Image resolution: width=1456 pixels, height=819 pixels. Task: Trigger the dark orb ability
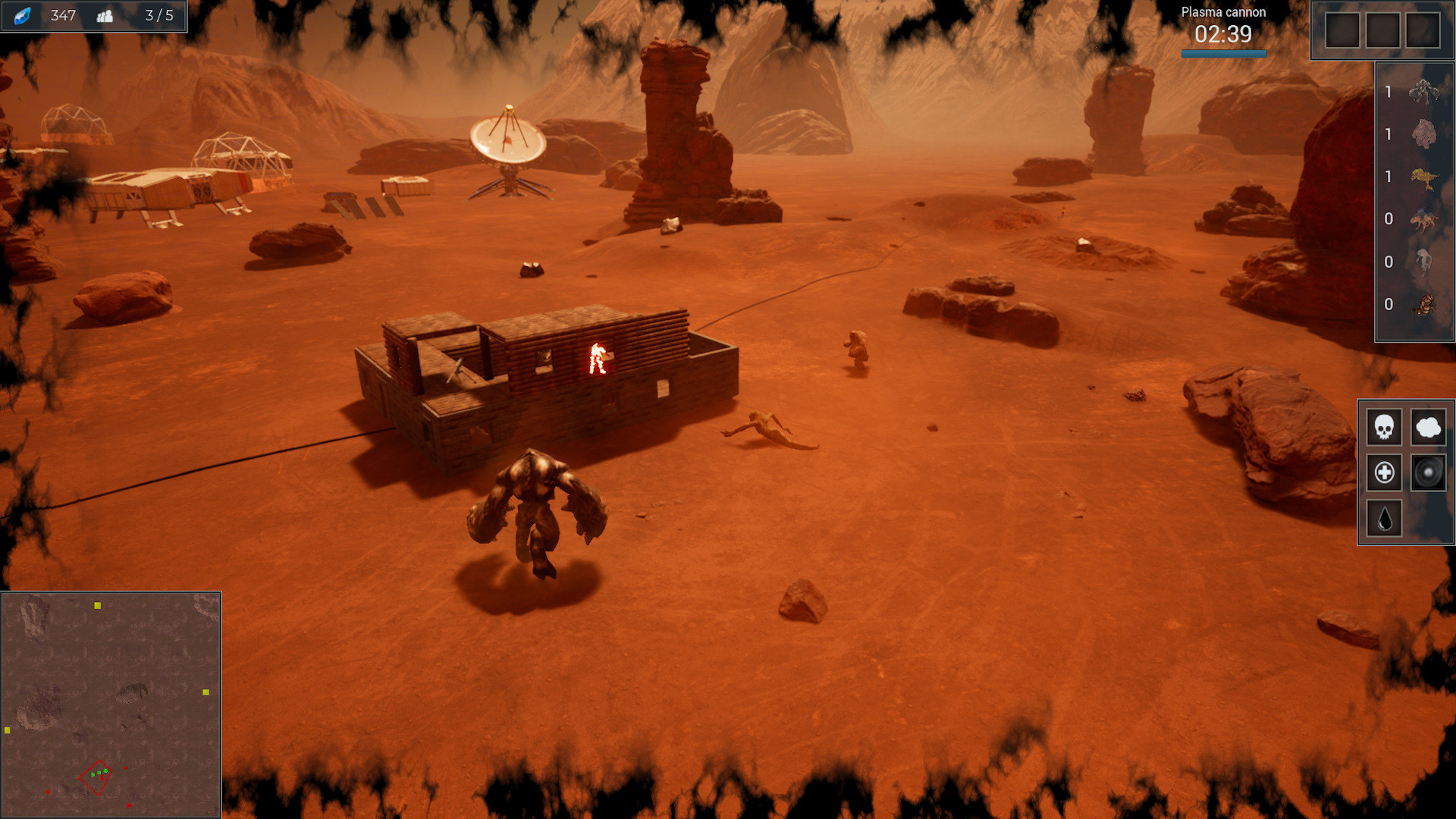(1429, 472)
